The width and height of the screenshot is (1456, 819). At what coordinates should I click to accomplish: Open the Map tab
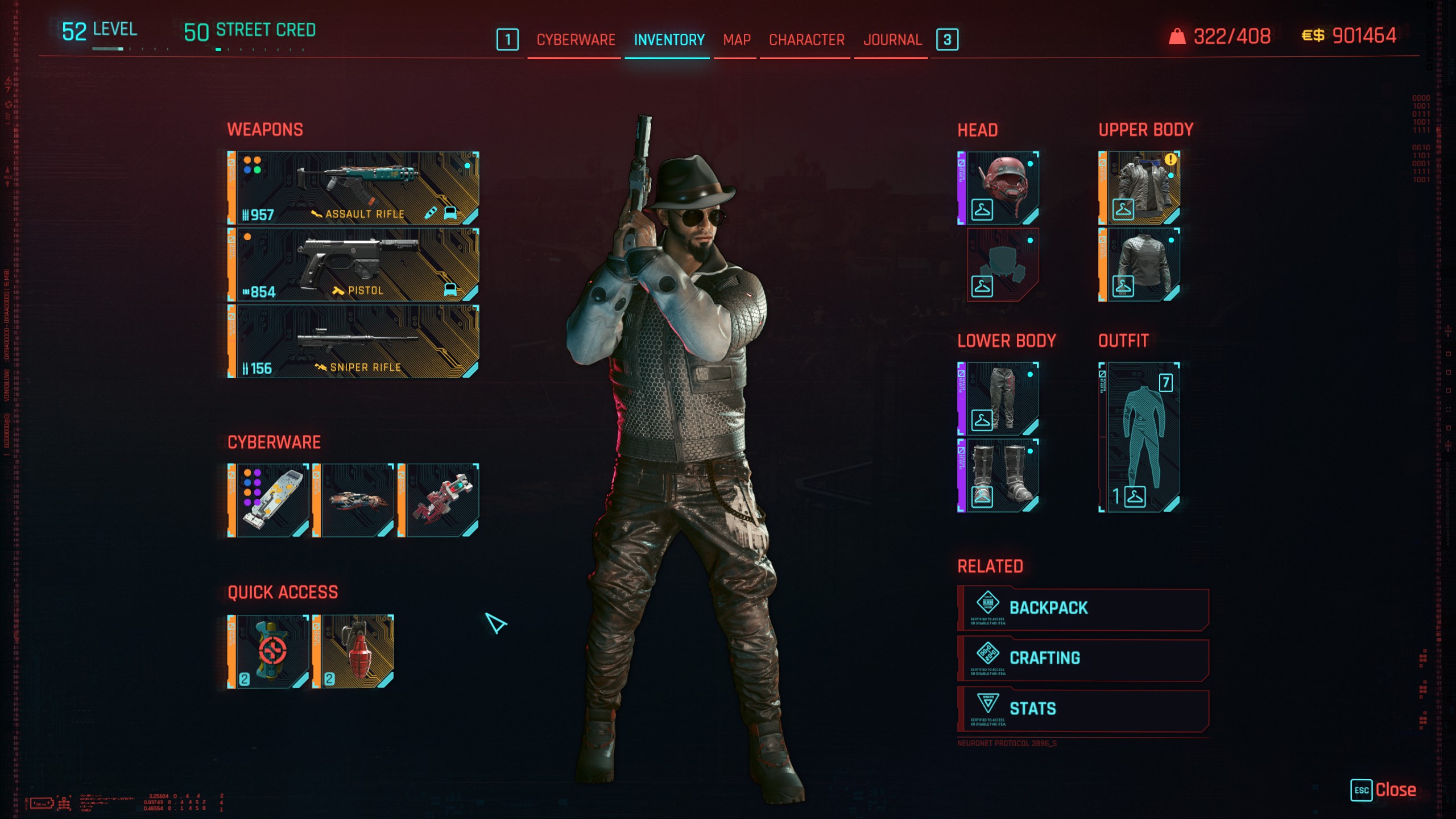737,40
